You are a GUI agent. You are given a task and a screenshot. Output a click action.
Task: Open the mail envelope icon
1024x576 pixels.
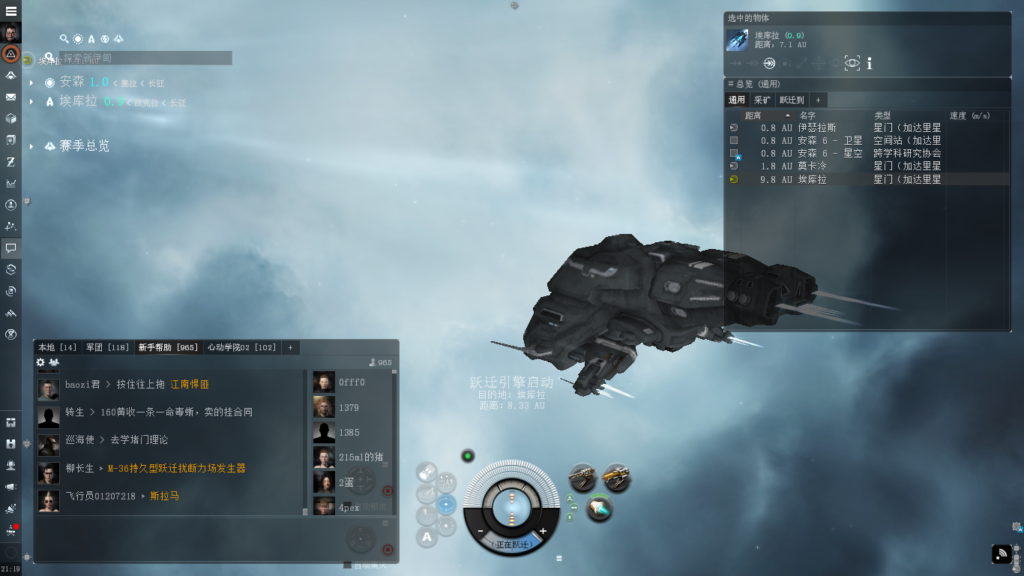pyautogui.click(x=10, y=97)
